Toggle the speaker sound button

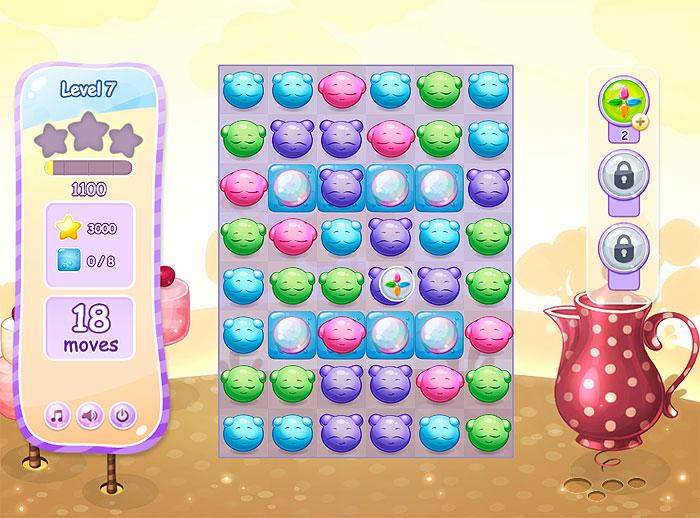pos(89,413)
